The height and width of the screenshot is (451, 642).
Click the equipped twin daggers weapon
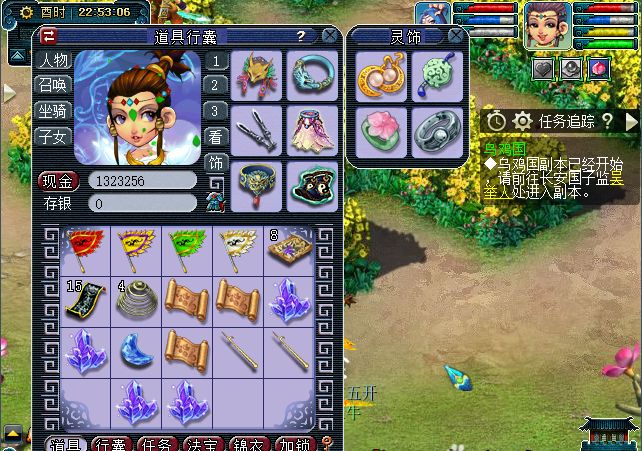[x=257, y=128]
